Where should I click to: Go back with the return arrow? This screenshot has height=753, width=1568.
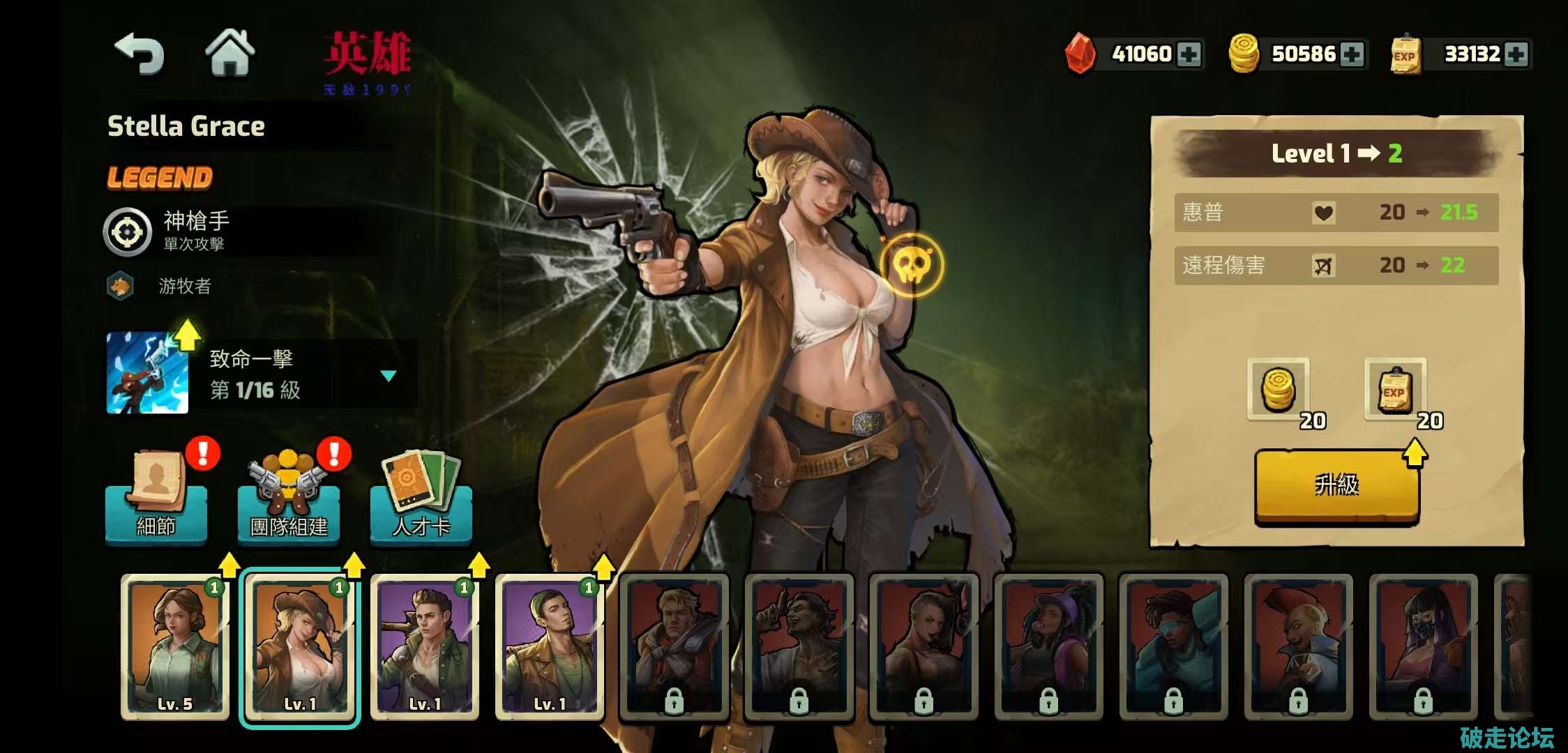coord(140,54)
